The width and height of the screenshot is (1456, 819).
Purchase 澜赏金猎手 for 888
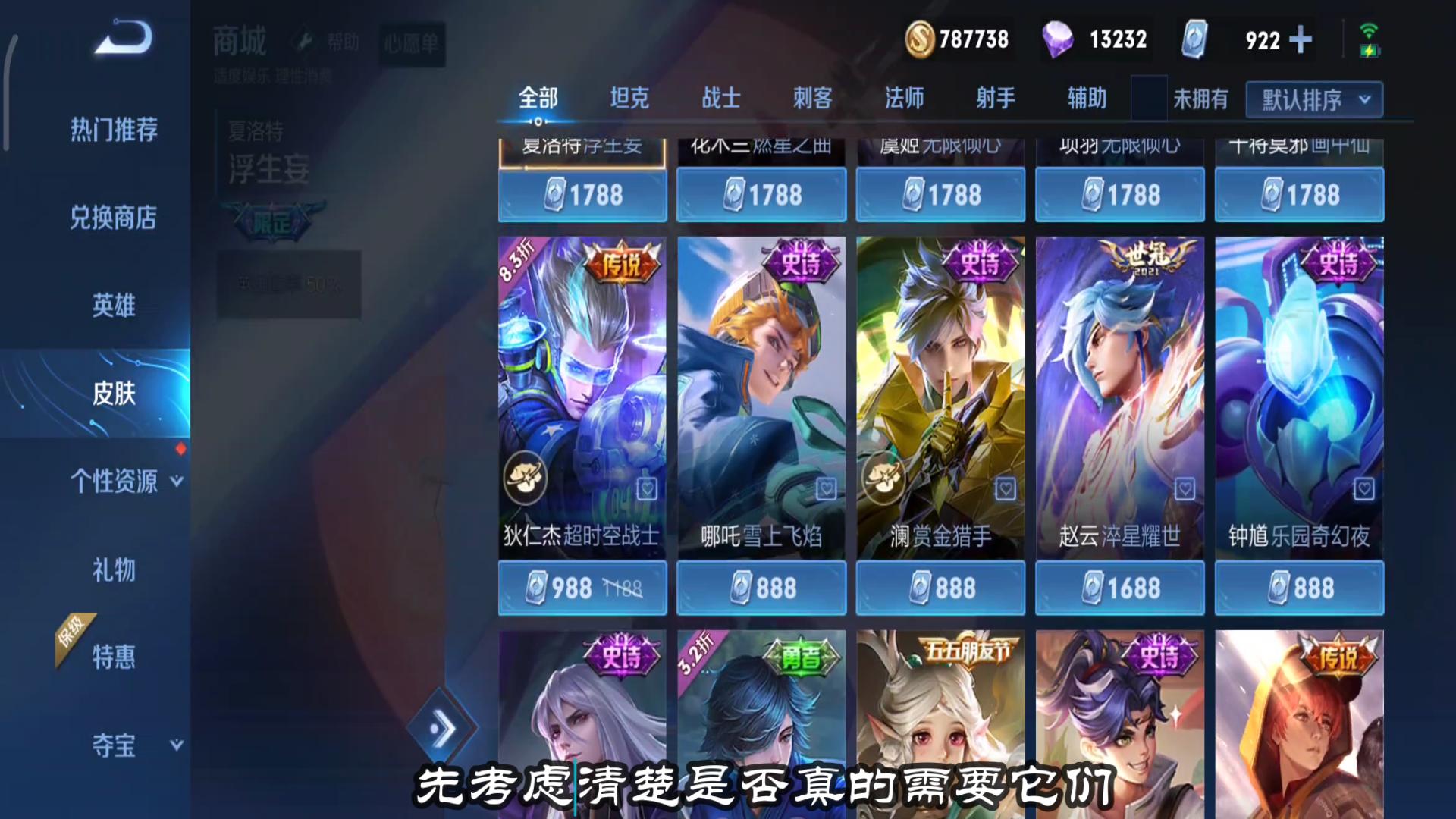940,588
